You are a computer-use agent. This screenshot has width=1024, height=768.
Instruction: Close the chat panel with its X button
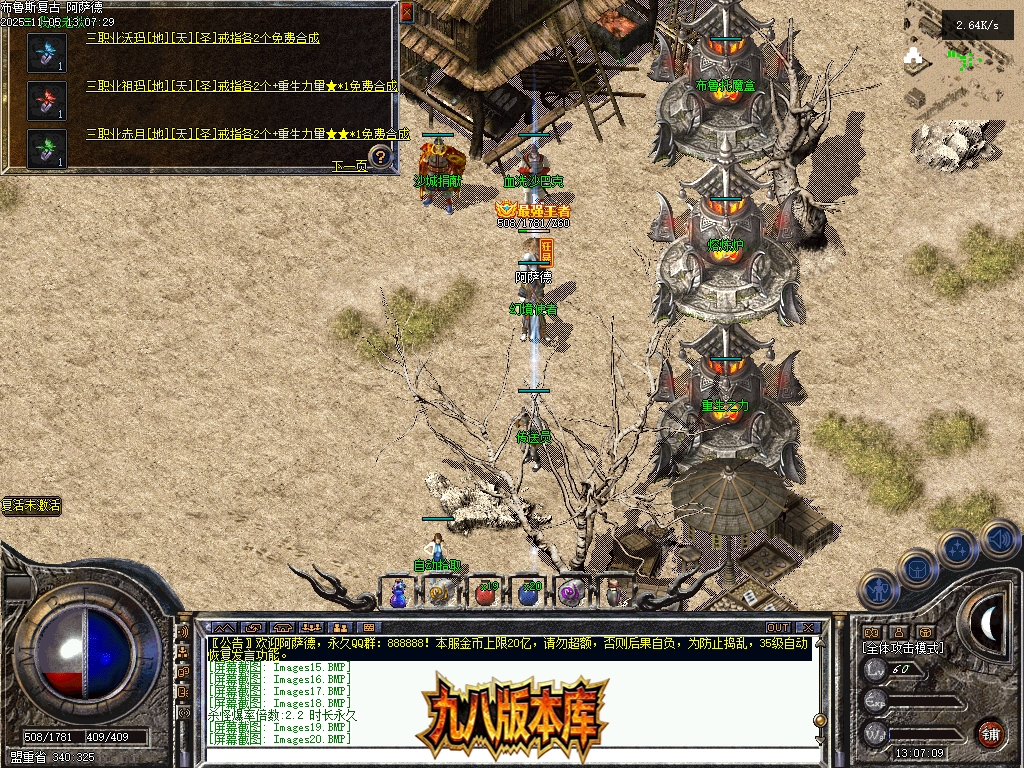point(809,627)
